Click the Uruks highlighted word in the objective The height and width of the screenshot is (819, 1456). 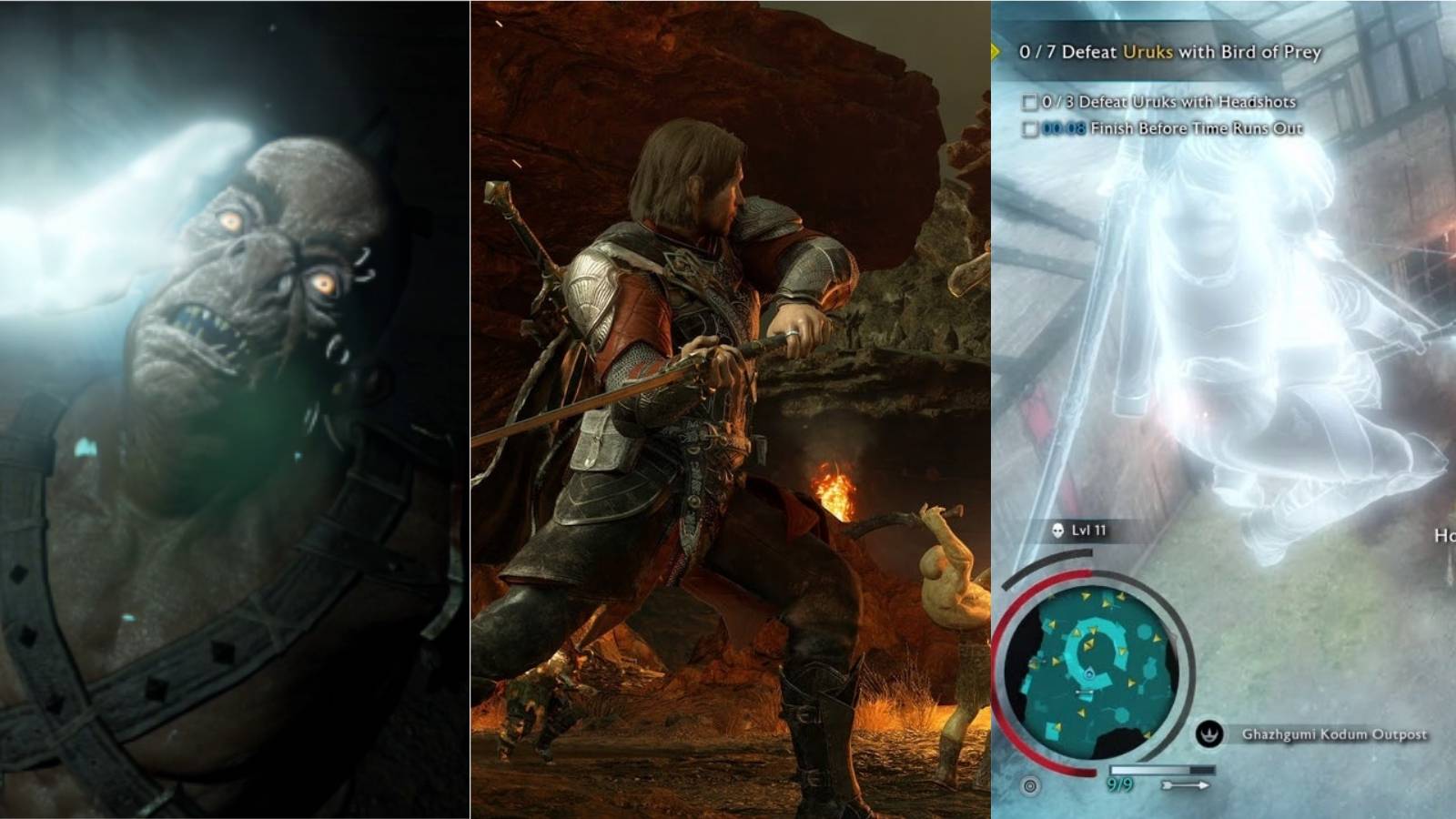tap(1147, 53)
